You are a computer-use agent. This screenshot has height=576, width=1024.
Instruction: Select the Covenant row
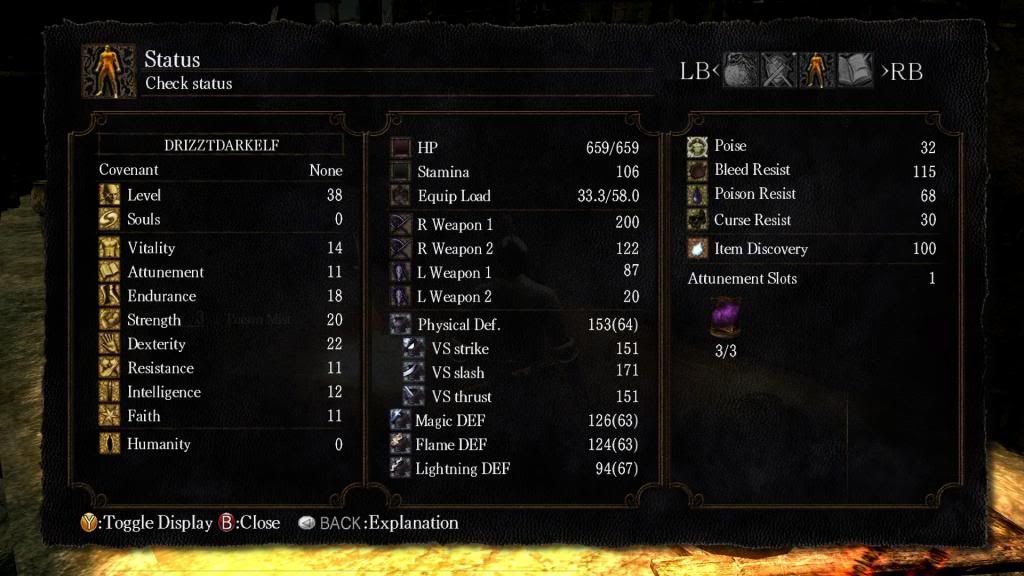220,170
